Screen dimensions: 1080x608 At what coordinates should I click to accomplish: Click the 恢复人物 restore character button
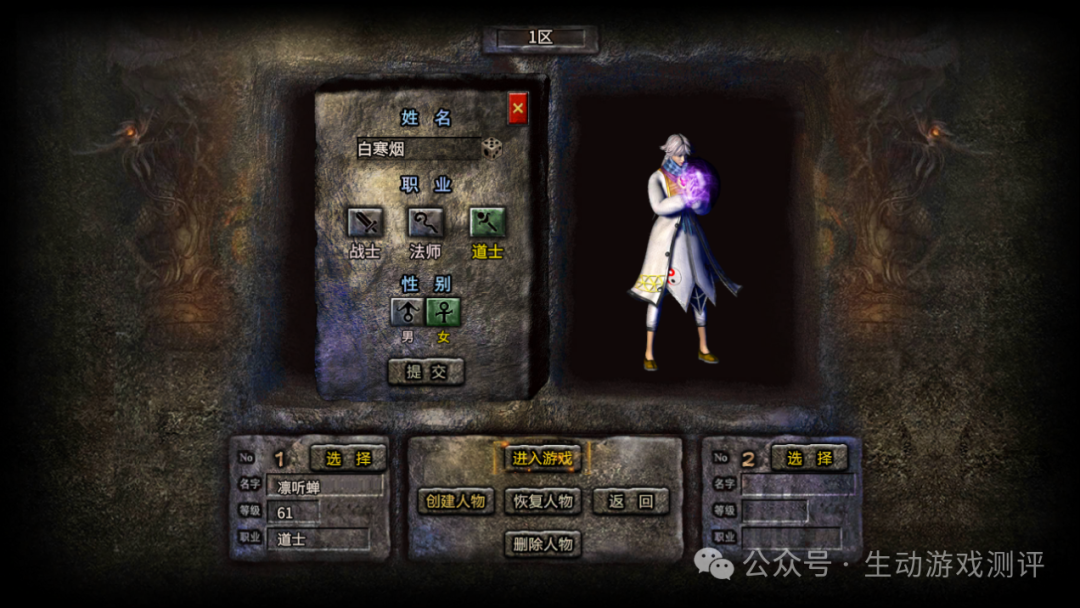543,501
